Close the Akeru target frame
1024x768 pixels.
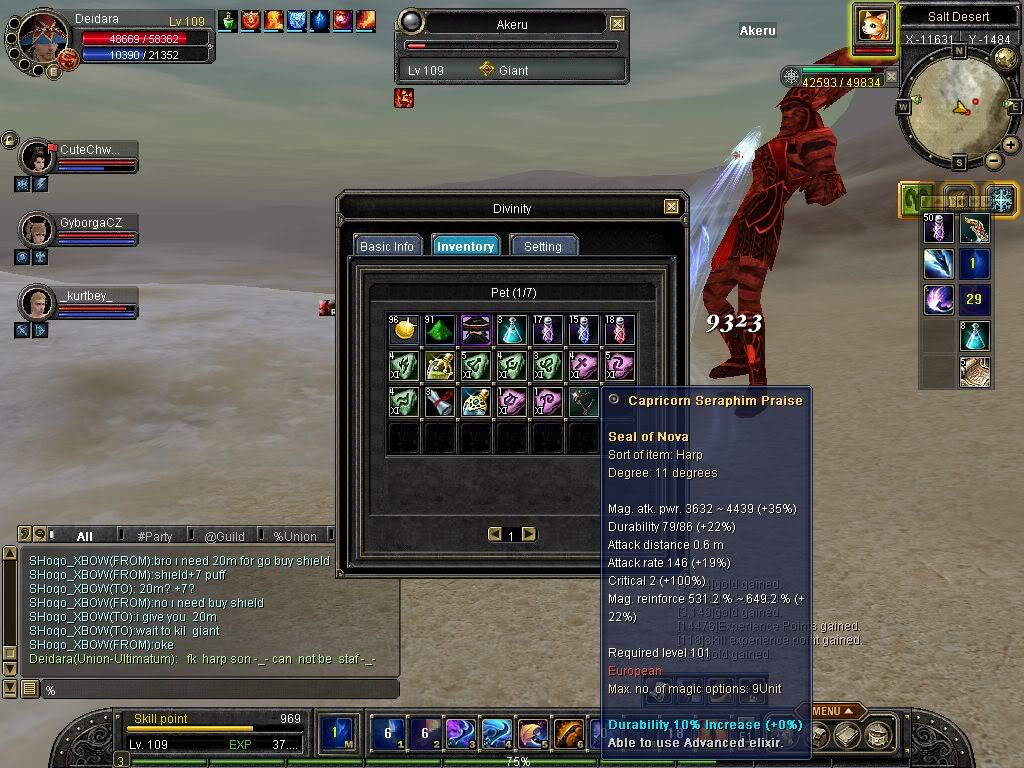pyautogui.click(x=618, y=23)
